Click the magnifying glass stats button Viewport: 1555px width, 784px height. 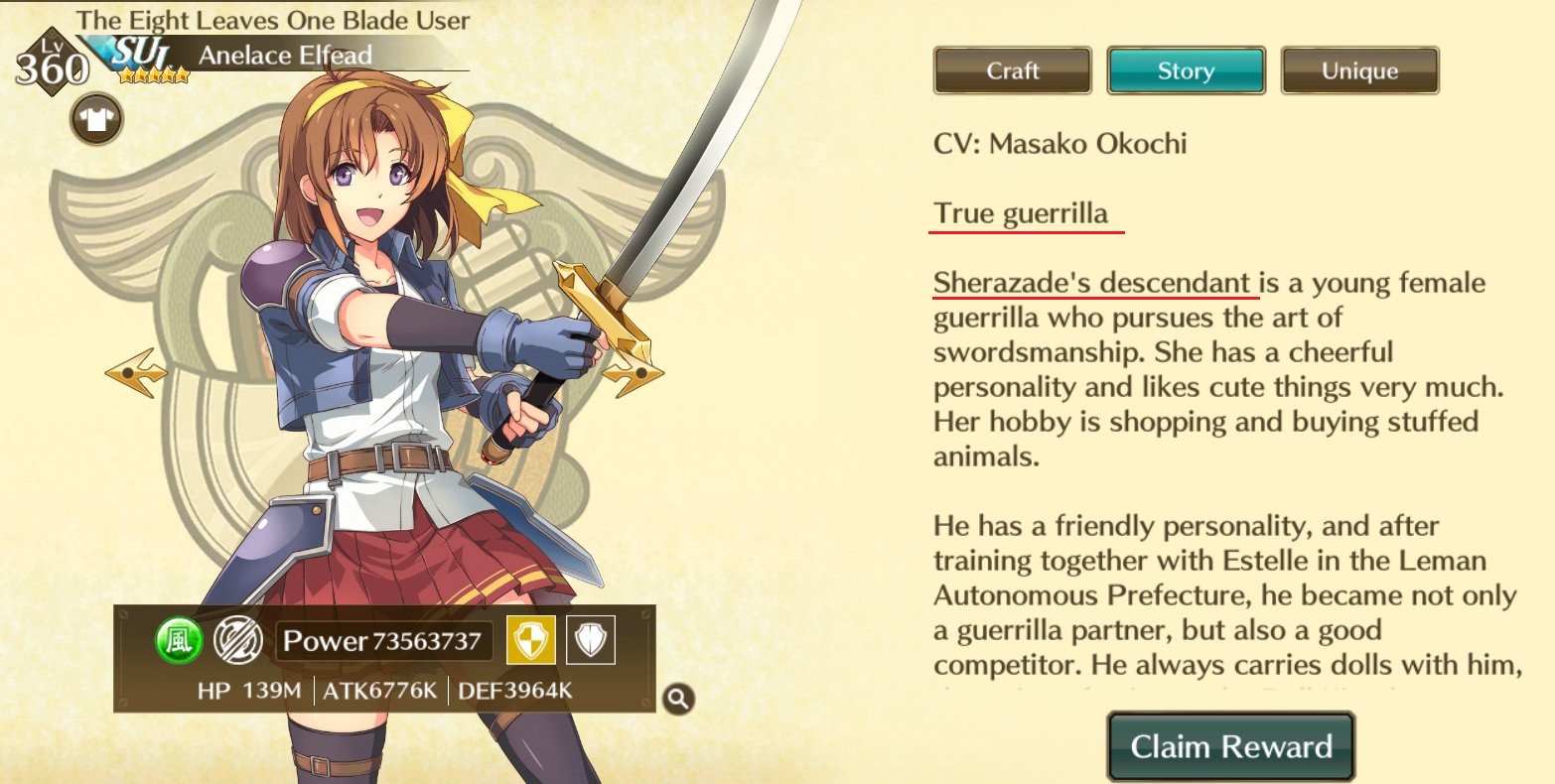678,699
